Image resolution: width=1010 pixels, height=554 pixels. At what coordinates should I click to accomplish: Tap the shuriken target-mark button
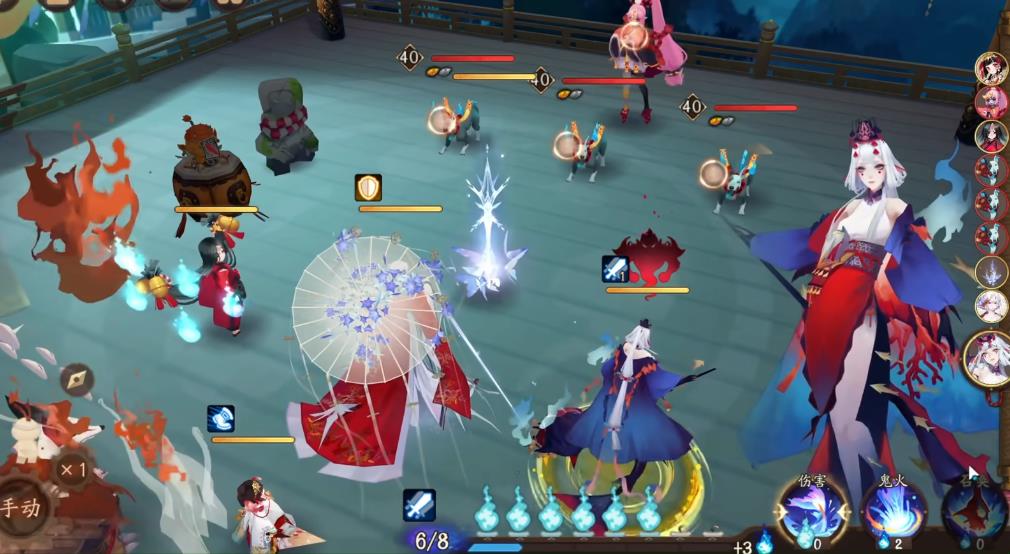77,380
